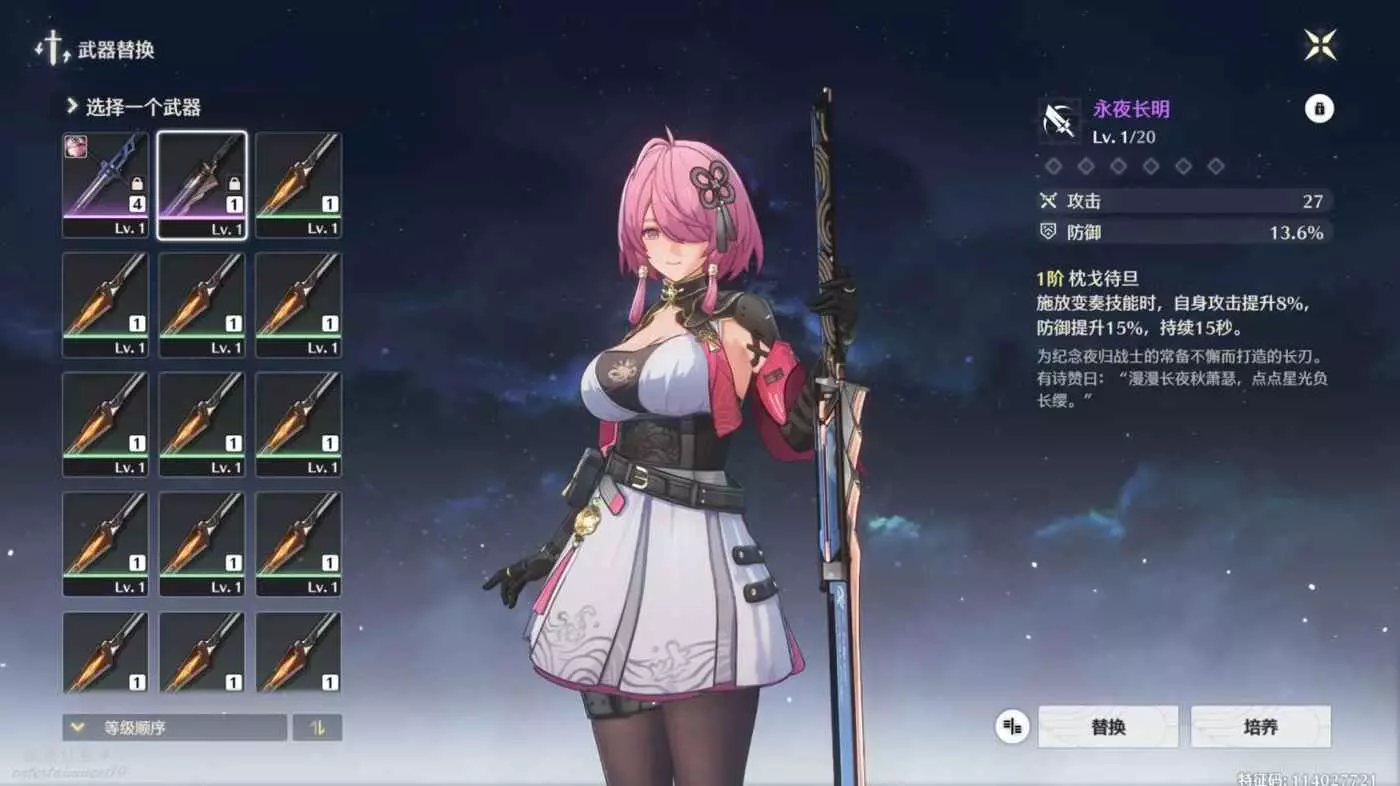Toggle the weapon lock icon beside 永夜长明
The image size is (1400, 786).
click(x=1319, y=109)
